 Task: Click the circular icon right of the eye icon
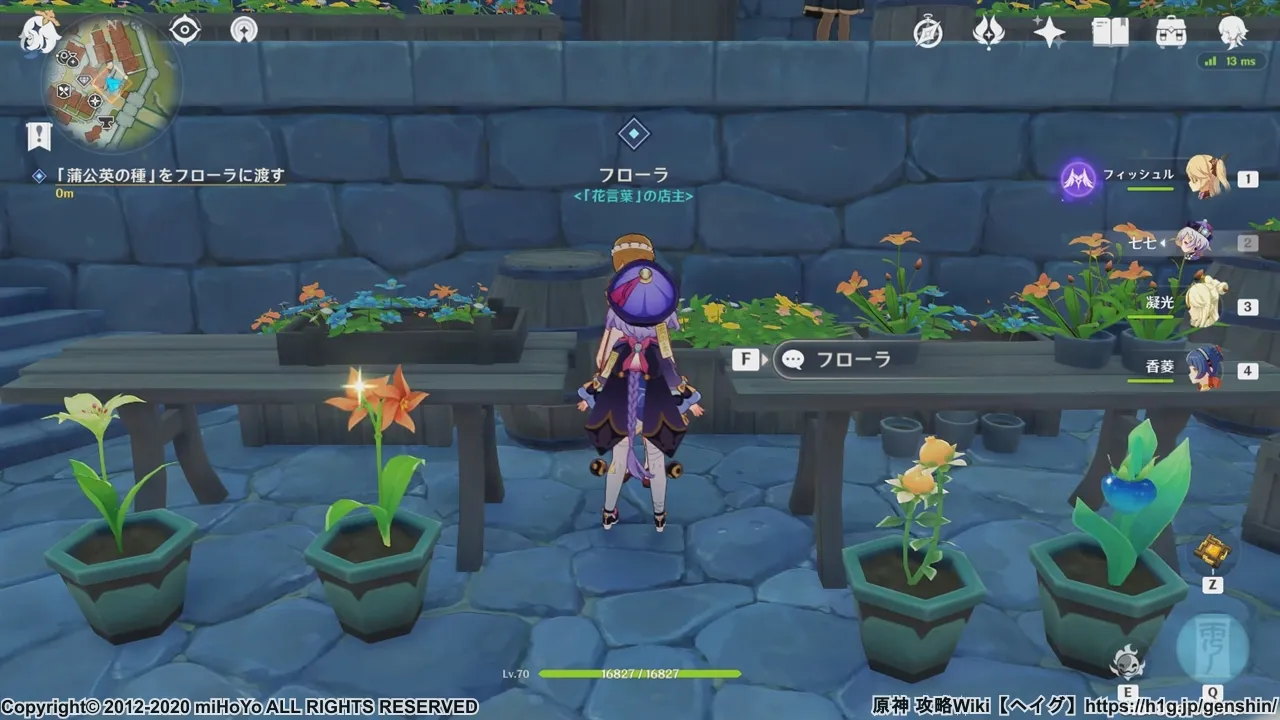pyautogui.click(x=243, y=30)
